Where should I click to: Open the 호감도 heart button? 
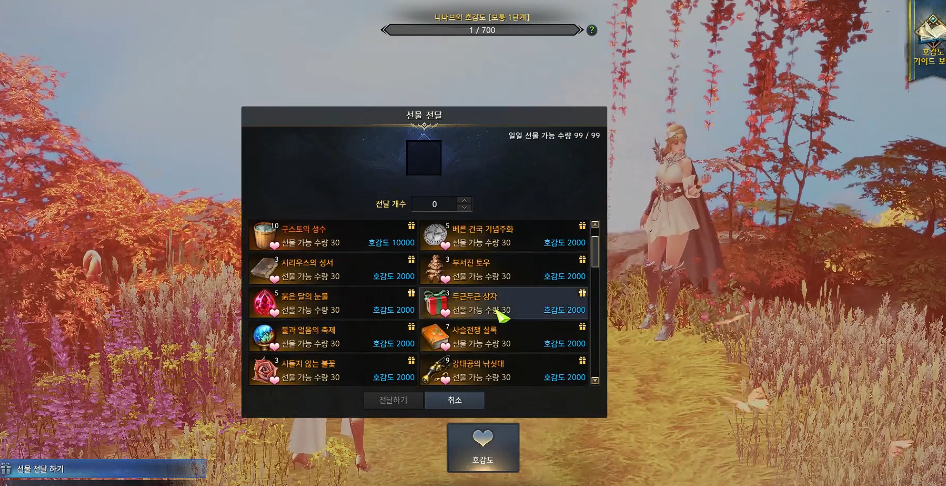(x=483, y=446)
